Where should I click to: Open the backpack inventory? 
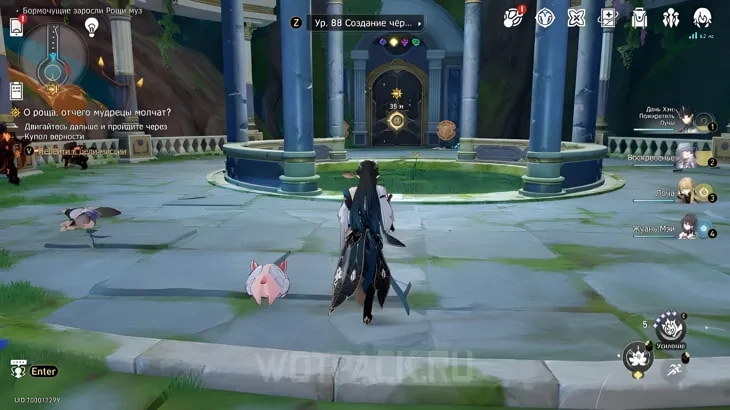pos(639,18)
